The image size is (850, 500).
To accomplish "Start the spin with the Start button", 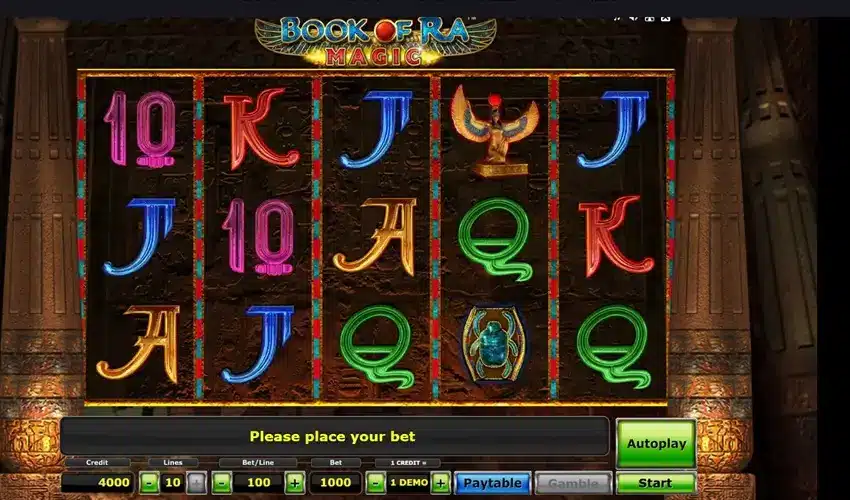I will [655, 483].
